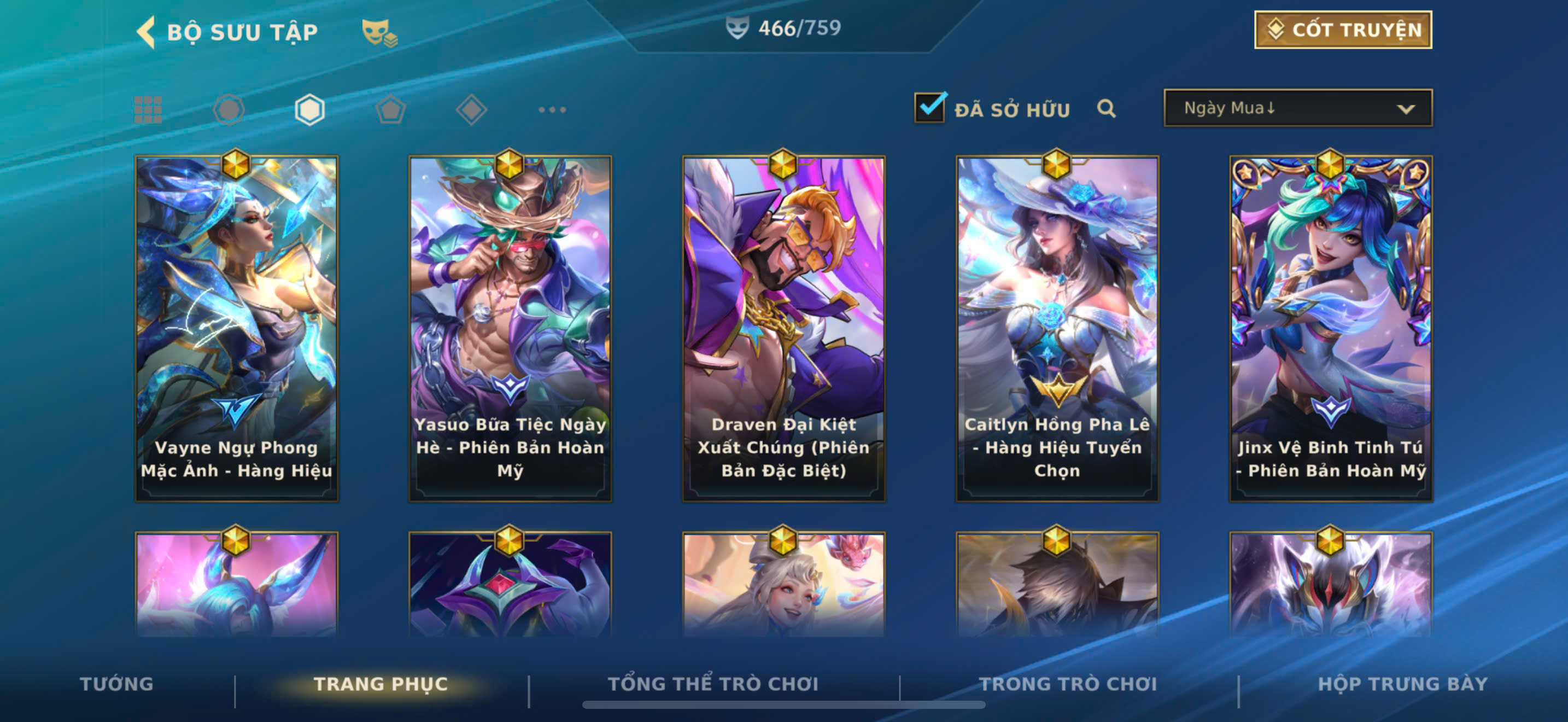Viewport: 1568px width, 722px height.
Task: Open the skin search magnifier
Action: (x=1106, y=109)
